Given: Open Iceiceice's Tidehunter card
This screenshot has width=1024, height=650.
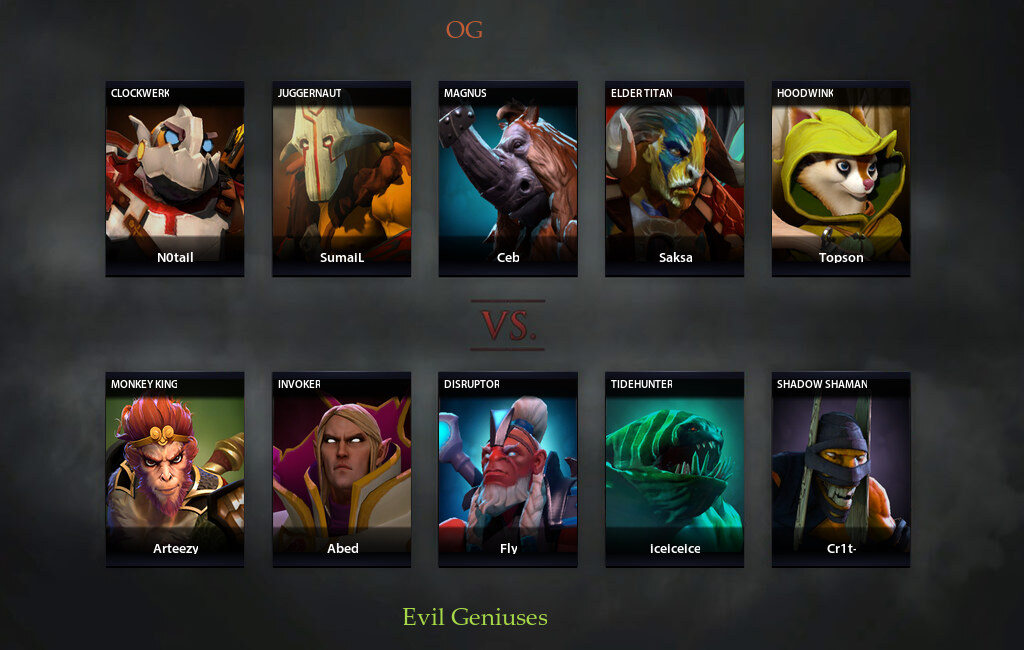Looking at the screenshot, I should tap(674, 469).
